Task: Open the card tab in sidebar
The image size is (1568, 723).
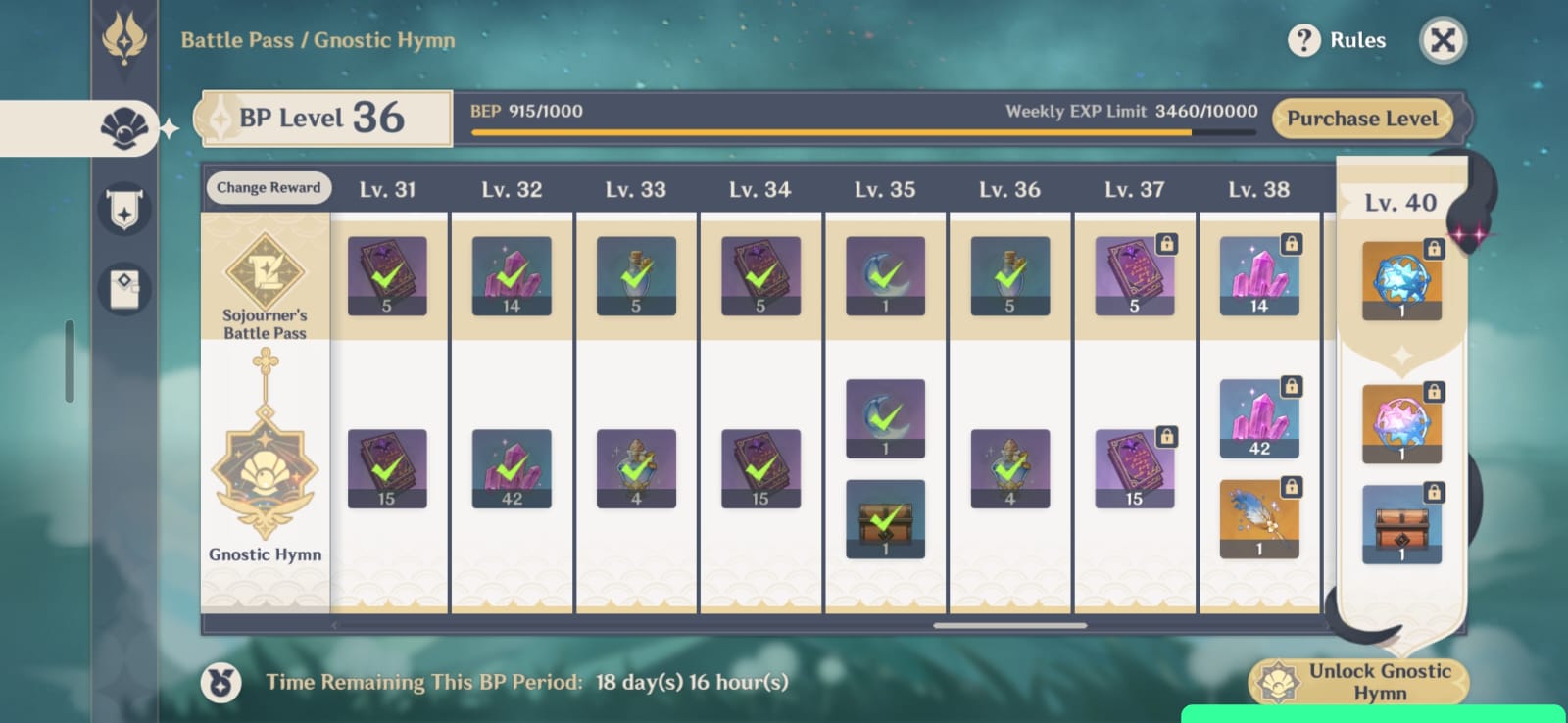Action: [124, 289]
